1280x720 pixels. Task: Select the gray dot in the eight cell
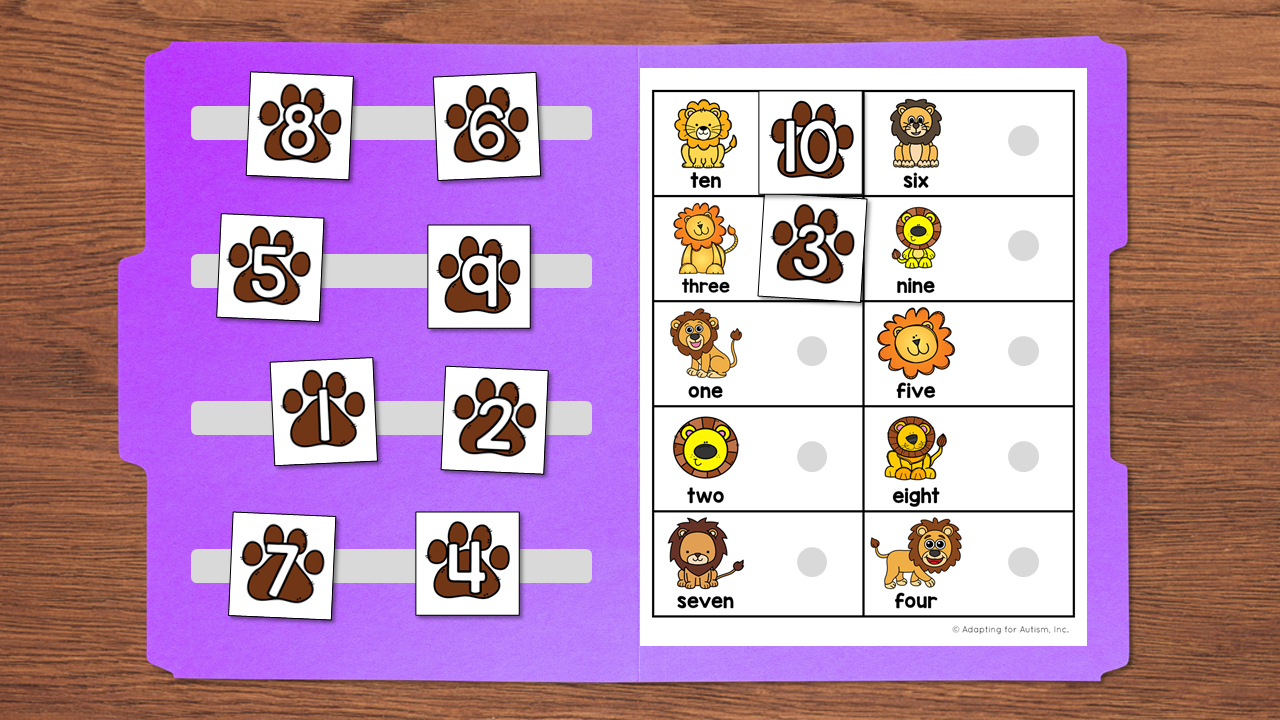1023,457
